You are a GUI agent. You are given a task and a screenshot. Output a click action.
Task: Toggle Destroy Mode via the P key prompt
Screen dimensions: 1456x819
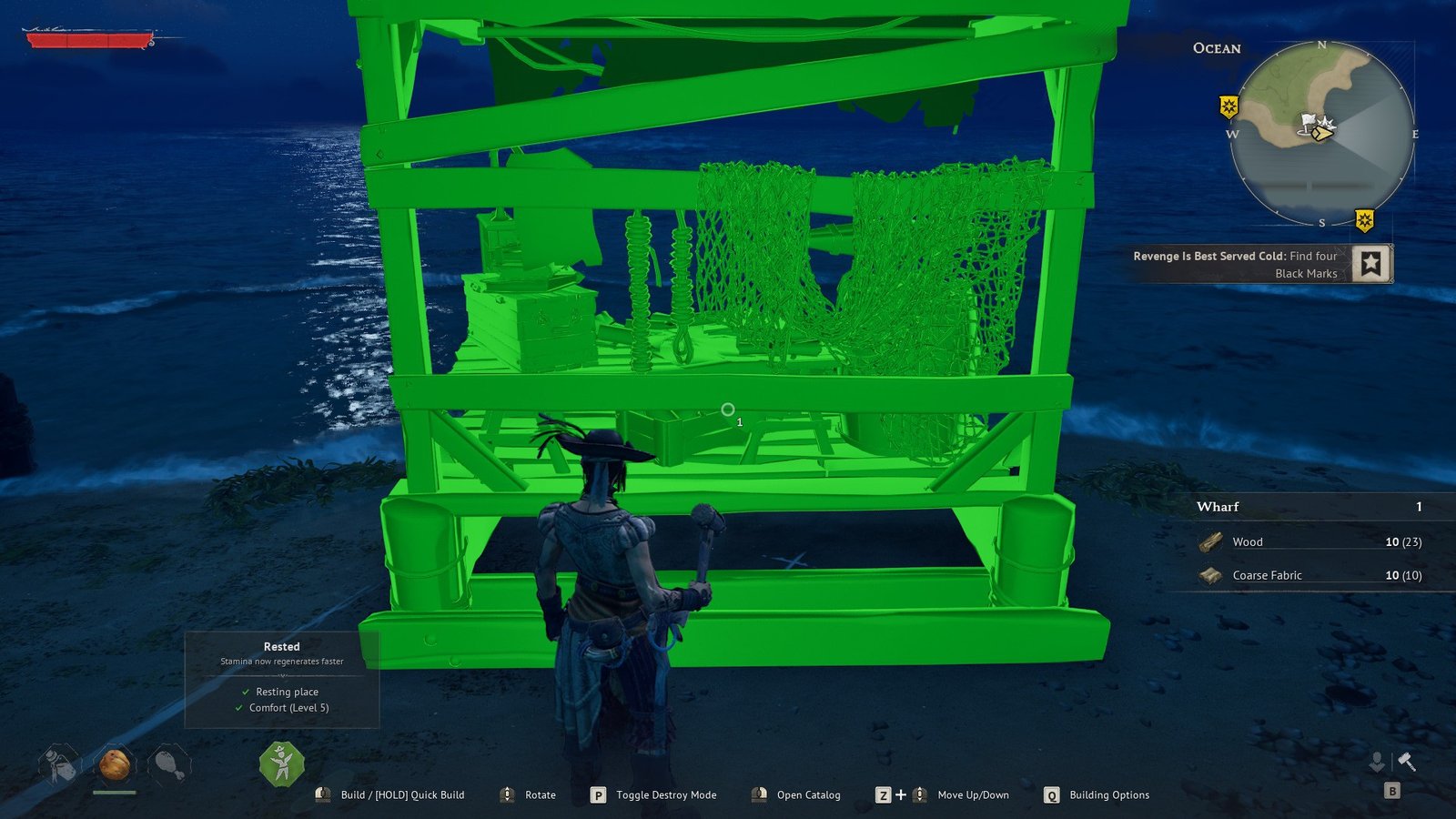598,794
